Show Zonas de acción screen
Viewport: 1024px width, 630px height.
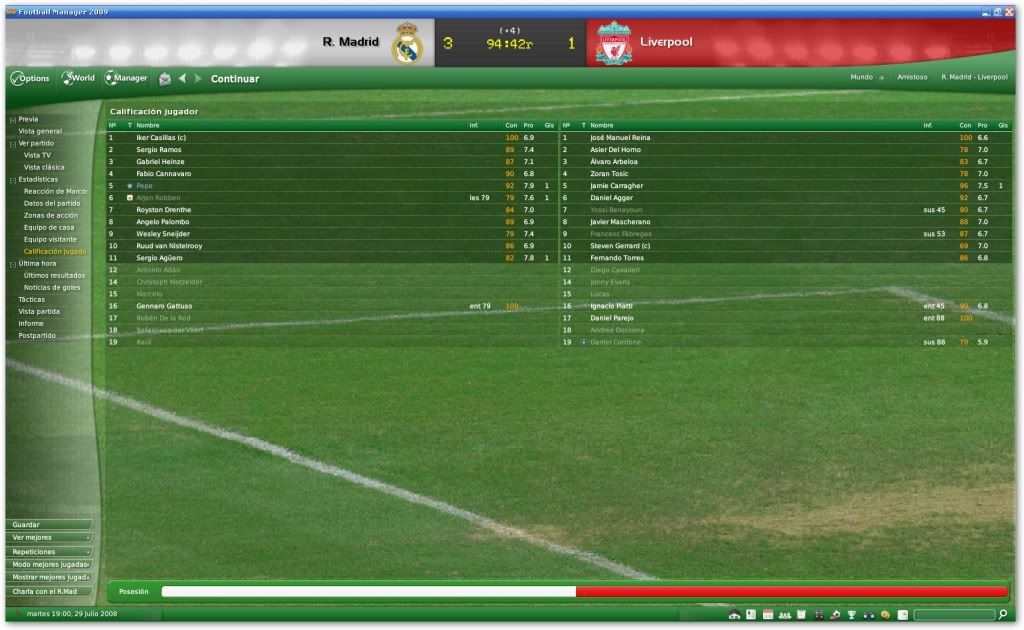point(51,215)
